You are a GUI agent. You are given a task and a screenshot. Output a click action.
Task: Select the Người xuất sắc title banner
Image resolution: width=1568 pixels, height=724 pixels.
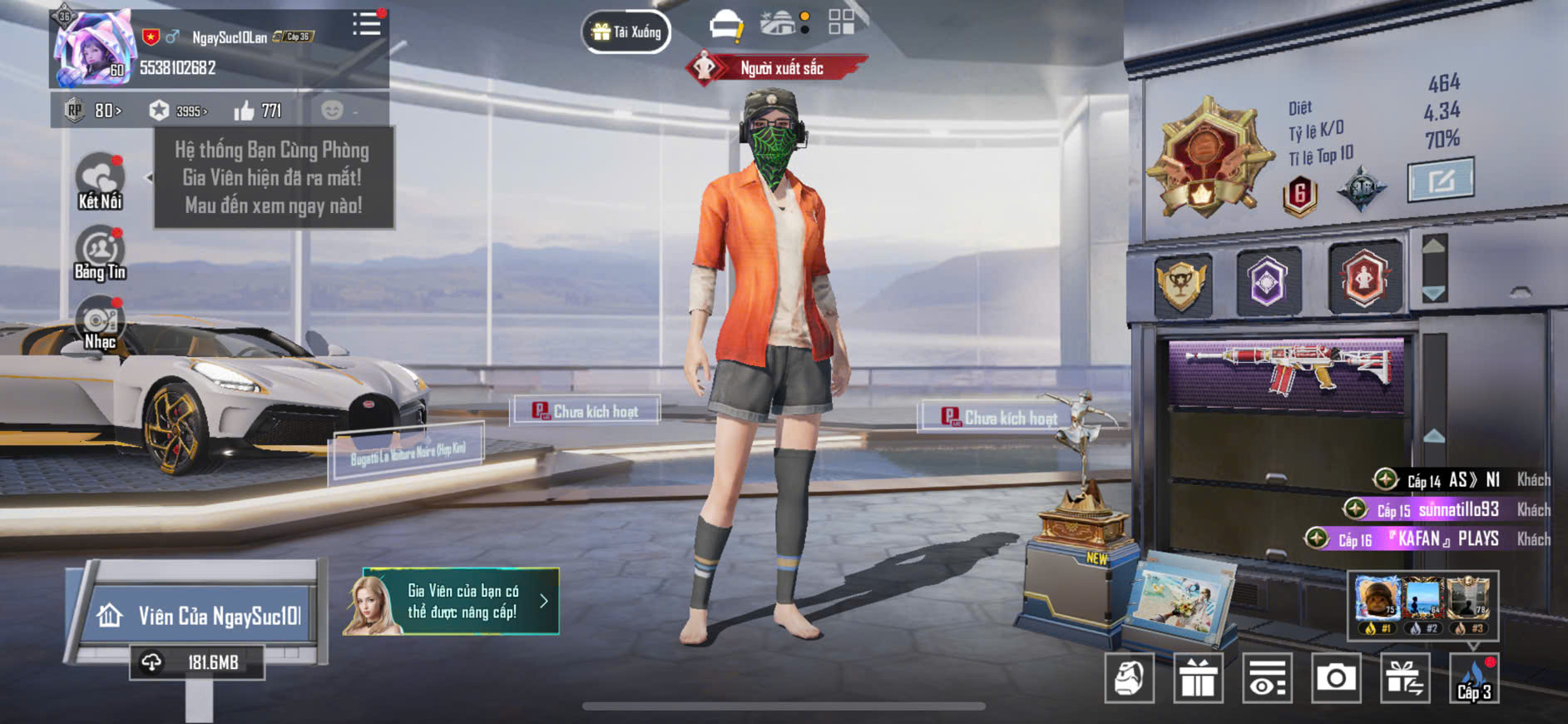point(776,68)
